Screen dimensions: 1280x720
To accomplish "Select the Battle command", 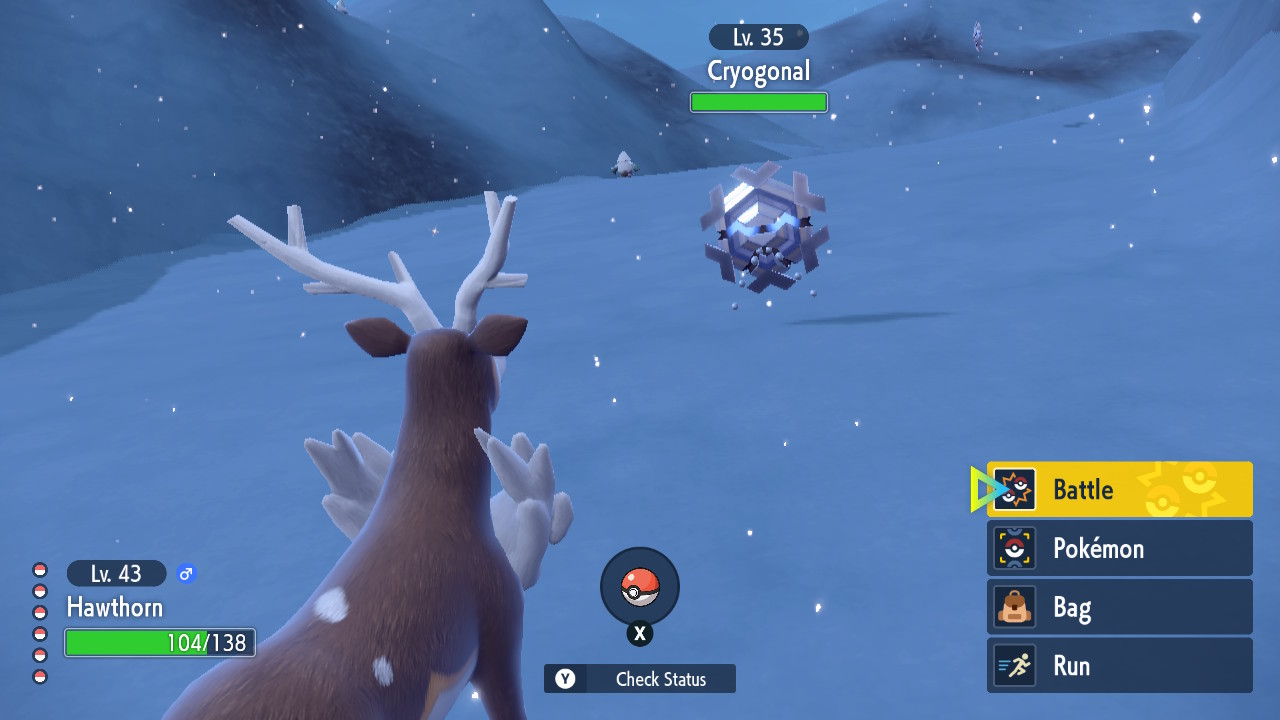I will (1119, 489).
